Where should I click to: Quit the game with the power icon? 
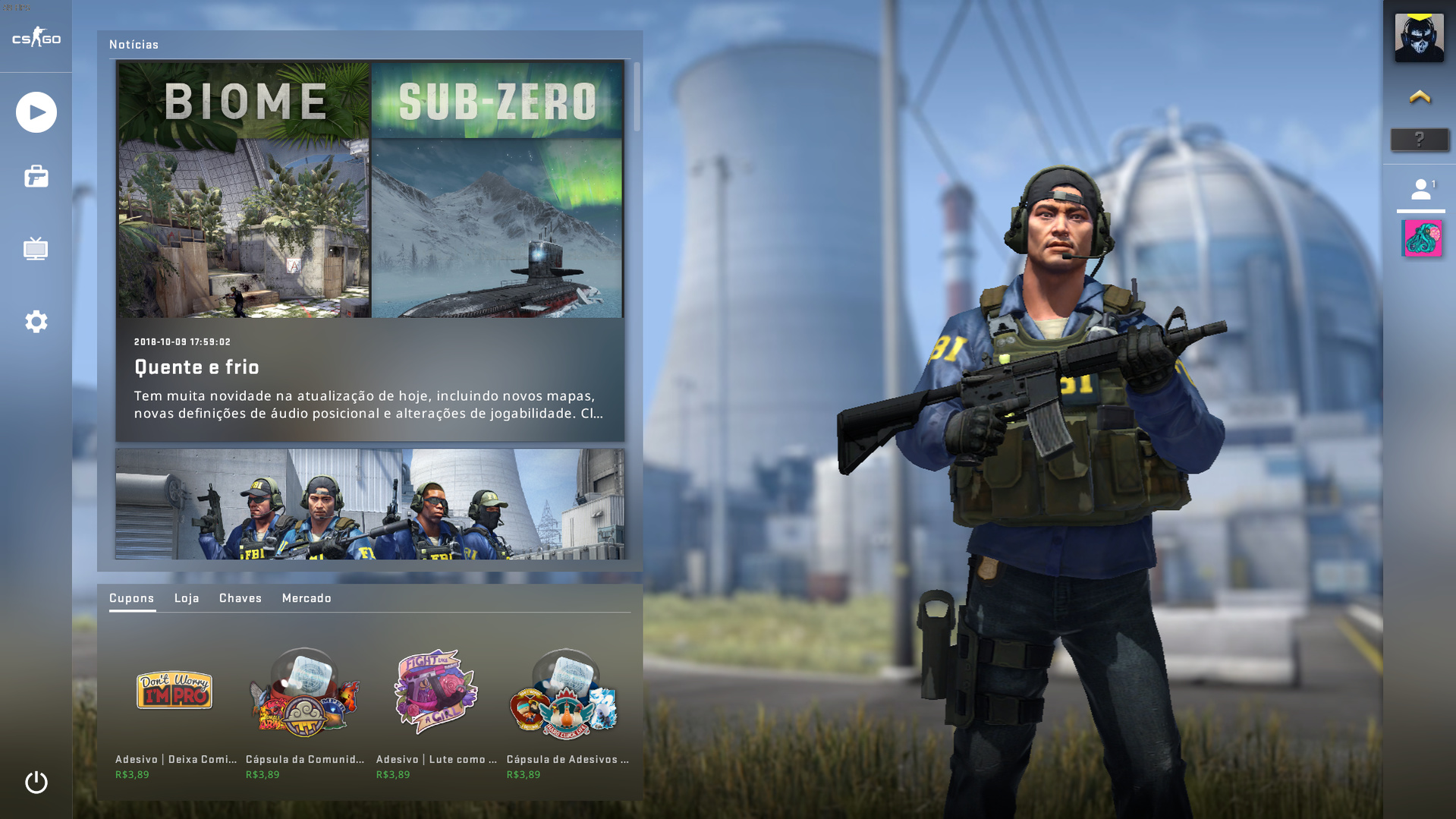(x=36, y=782)
